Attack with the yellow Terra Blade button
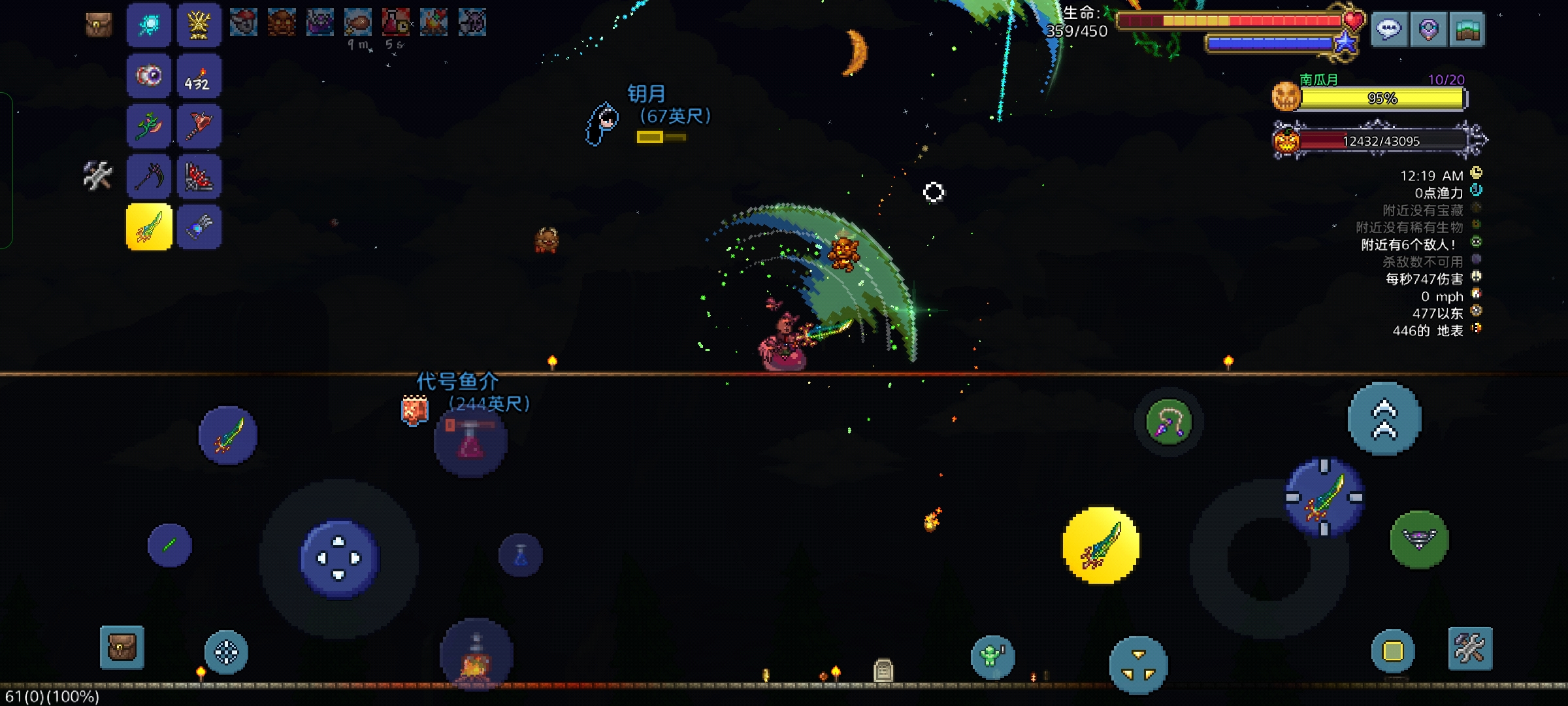Image resolution: width=1568 pixels, height=706 pixels. [x=1101, y=545]
